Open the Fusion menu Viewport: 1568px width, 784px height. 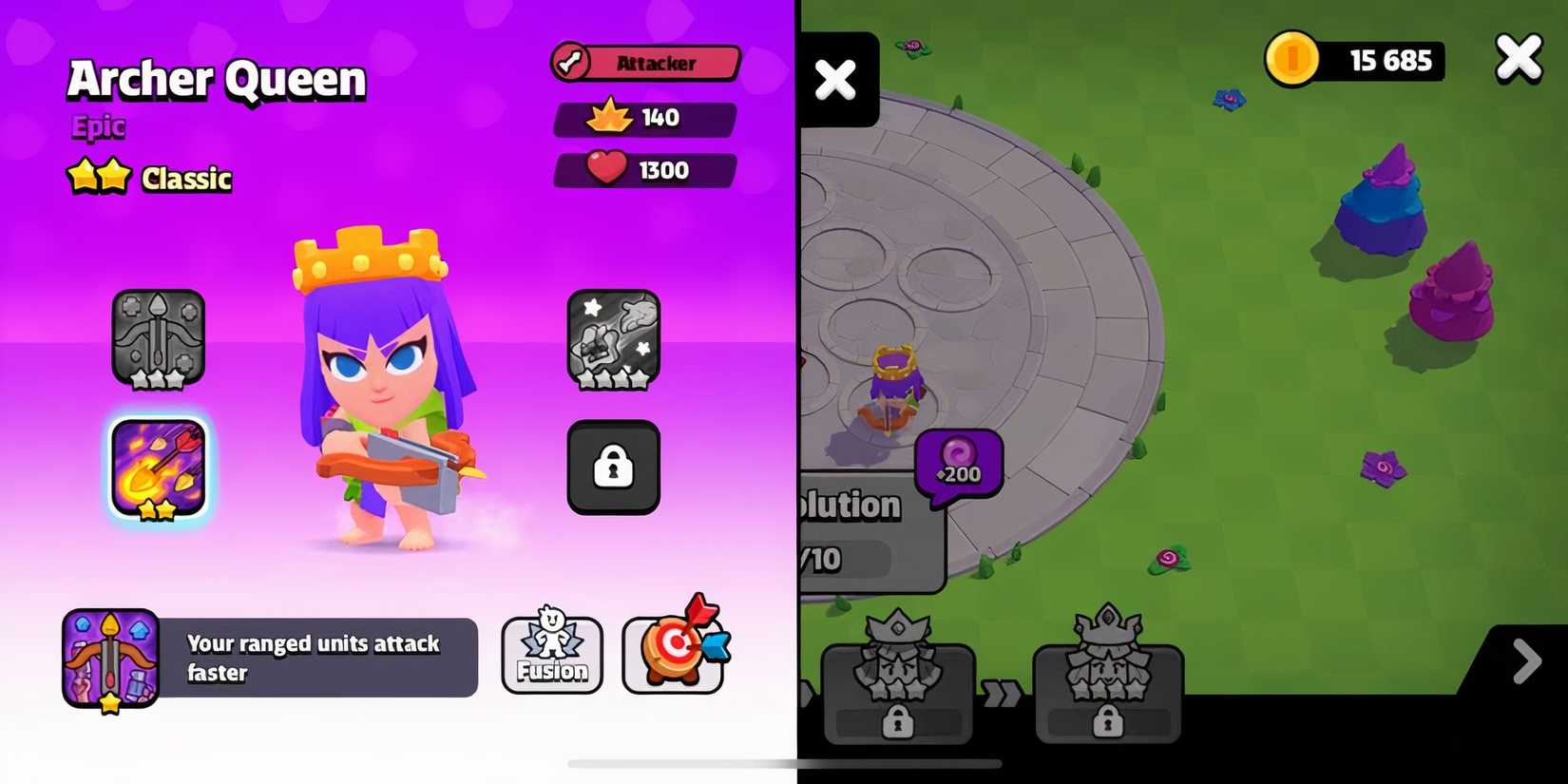click(x=551, y=653)
